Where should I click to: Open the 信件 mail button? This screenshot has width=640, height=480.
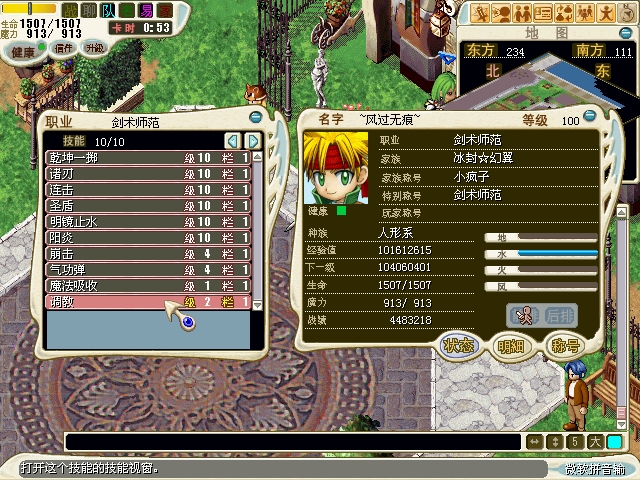(x=64, y=48)
